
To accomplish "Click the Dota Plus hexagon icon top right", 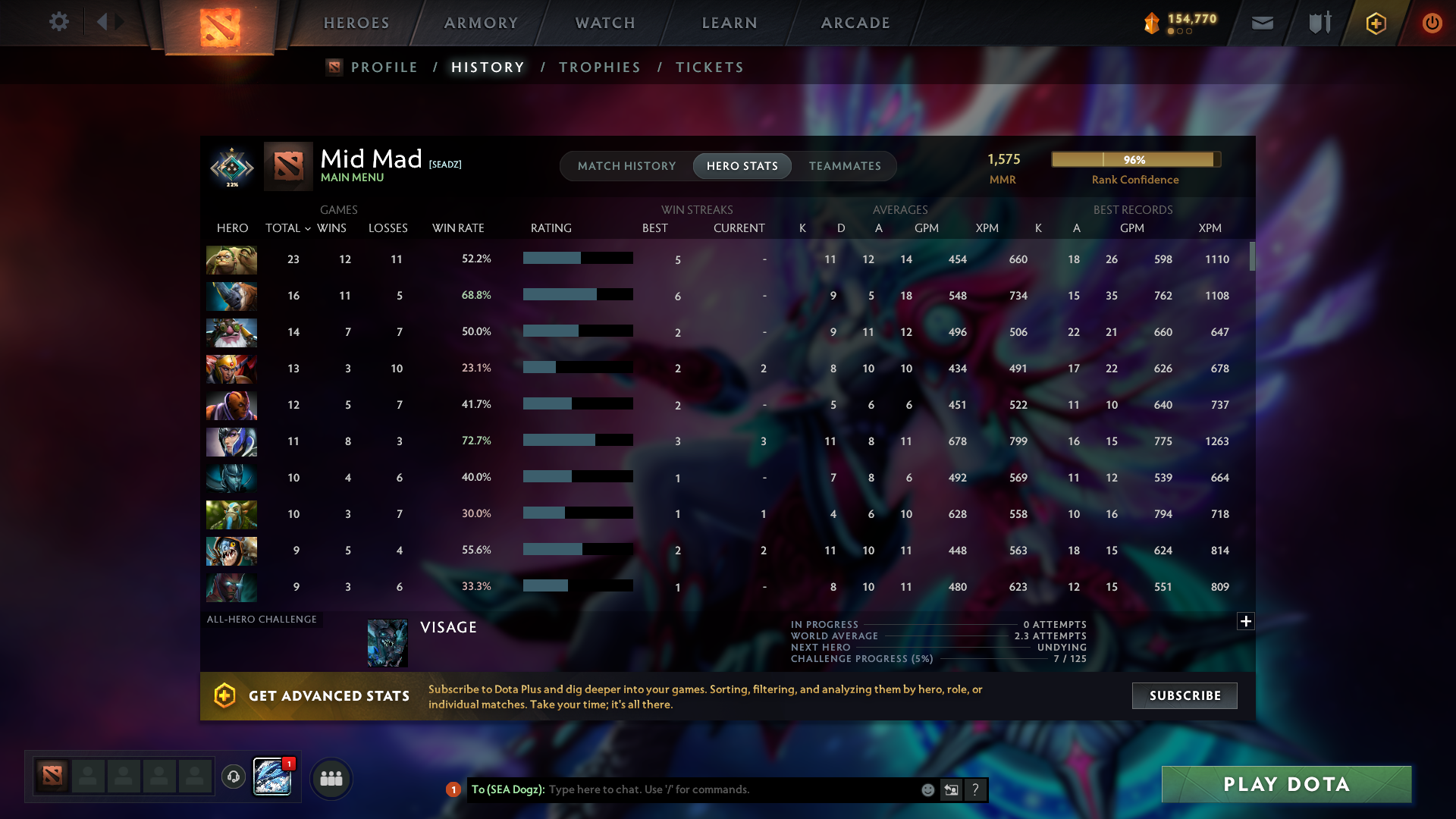I will coord(1375,23).
